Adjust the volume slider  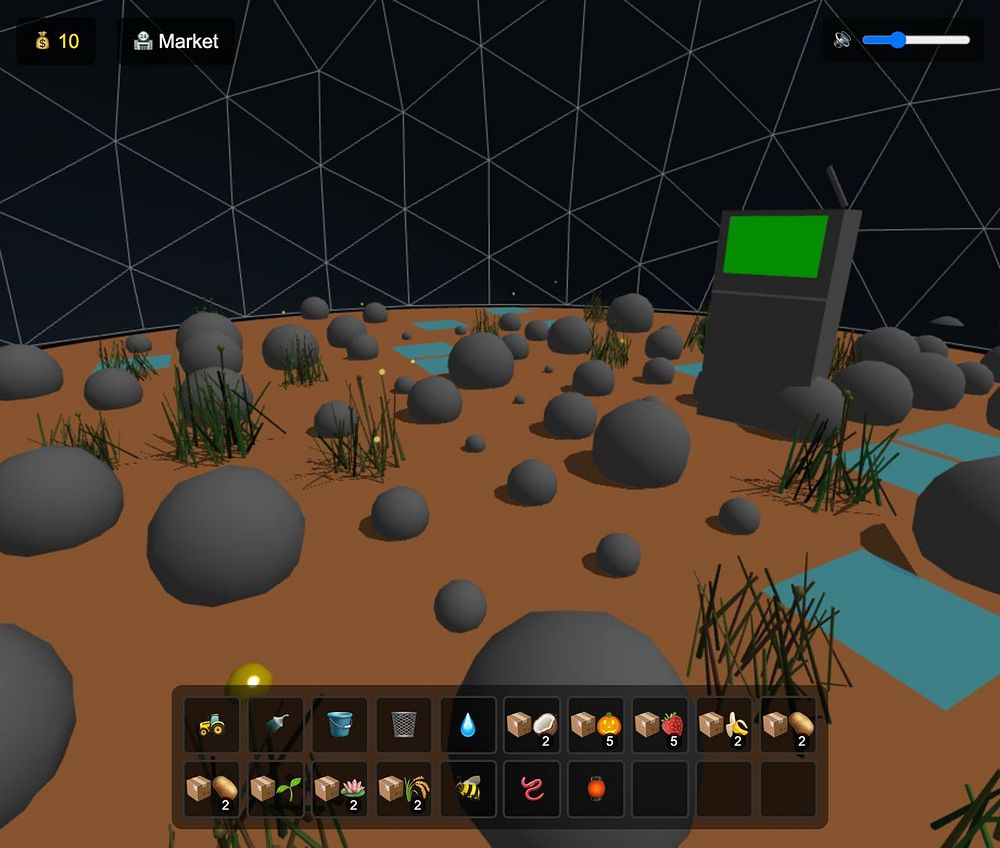(x=915, y=40)
